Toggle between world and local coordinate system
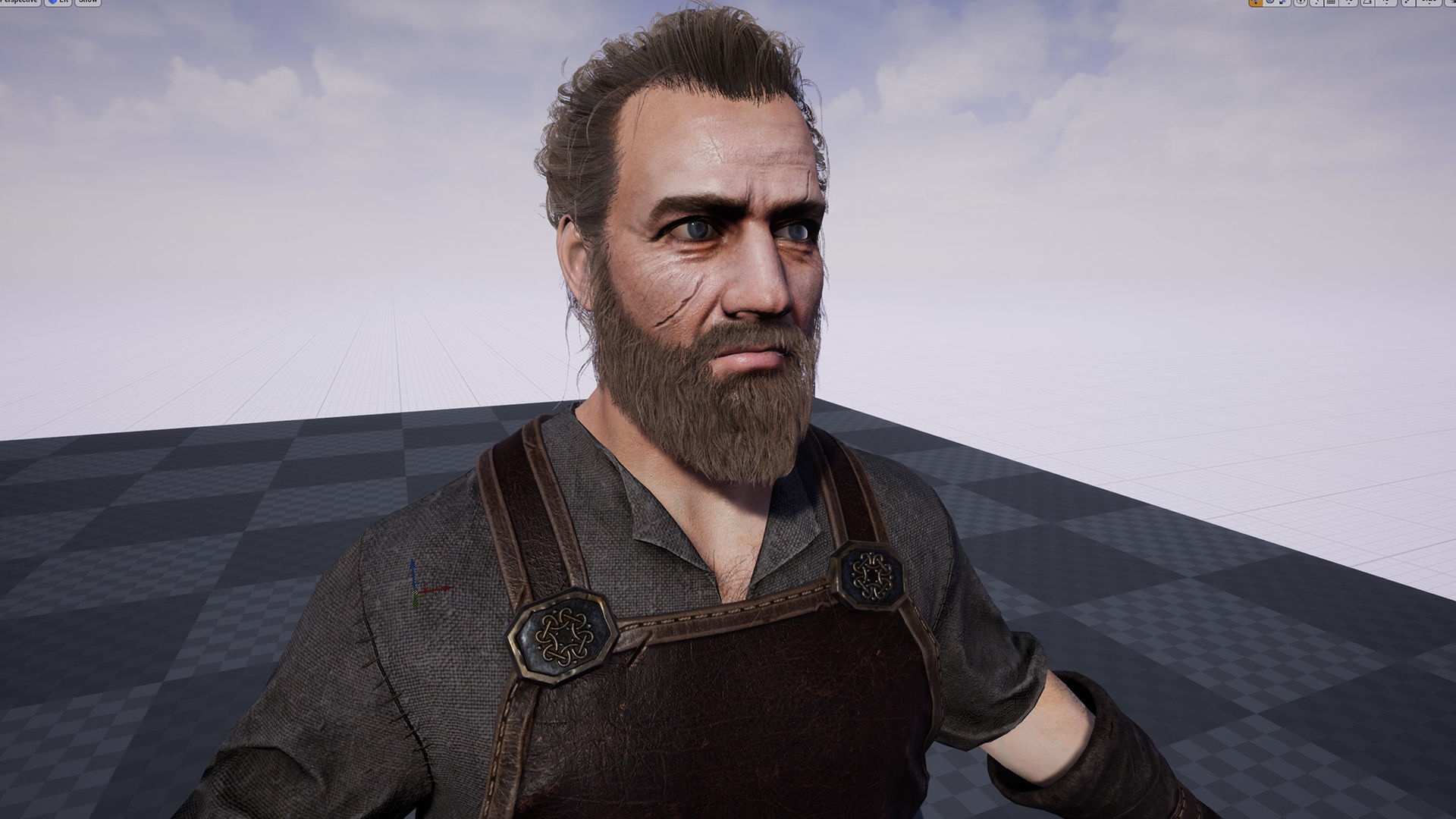 [x=1301, y=3]
